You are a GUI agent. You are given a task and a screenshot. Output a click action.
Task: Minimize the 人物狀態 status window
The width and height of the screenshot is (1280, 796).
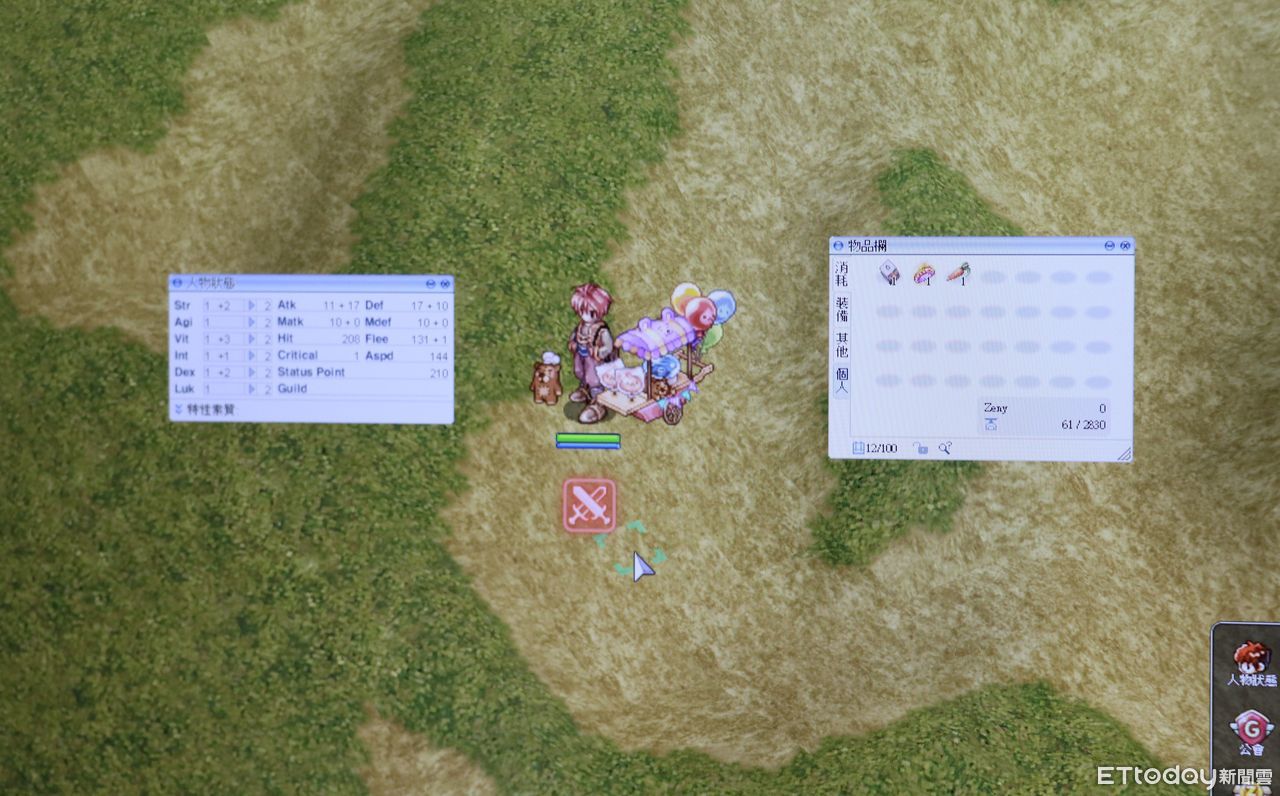click(x=430, y=284)
